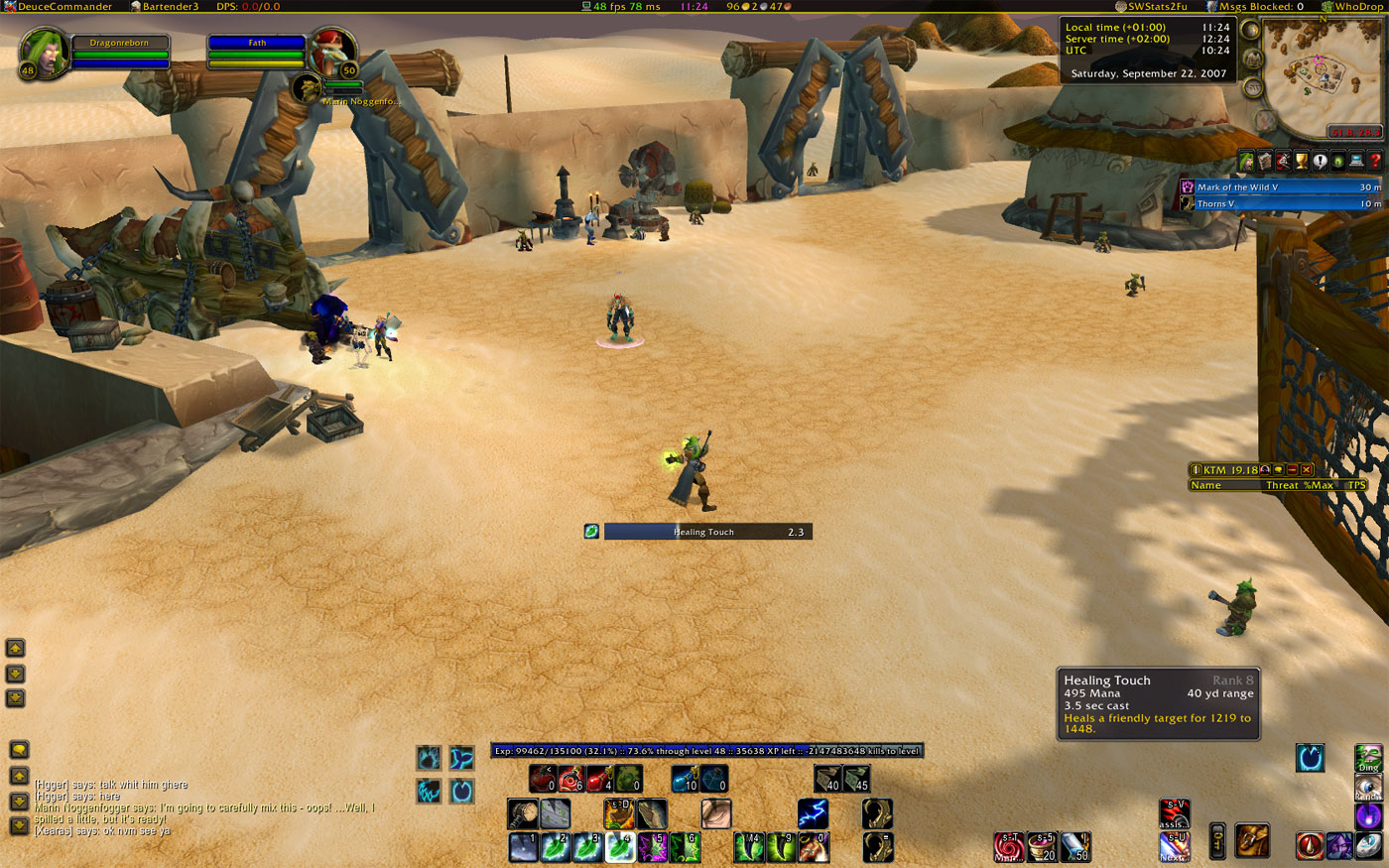The height and width of the screenshot is (868, 1389).
Task: Select the Mark of the Wild V buff bar
Action: (x=1280, y=186)
